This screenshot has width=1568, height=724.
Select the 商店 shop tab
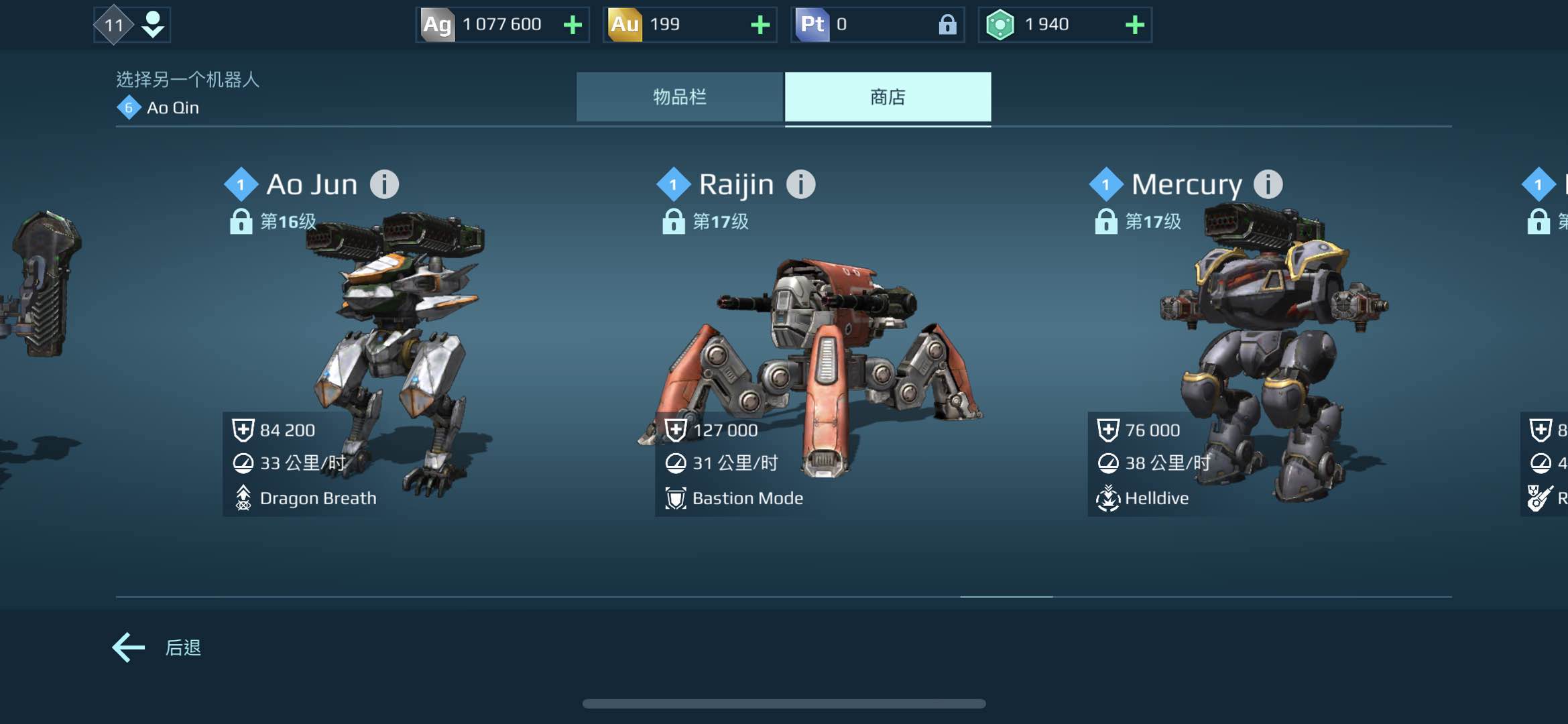click(x=888, y=97)
